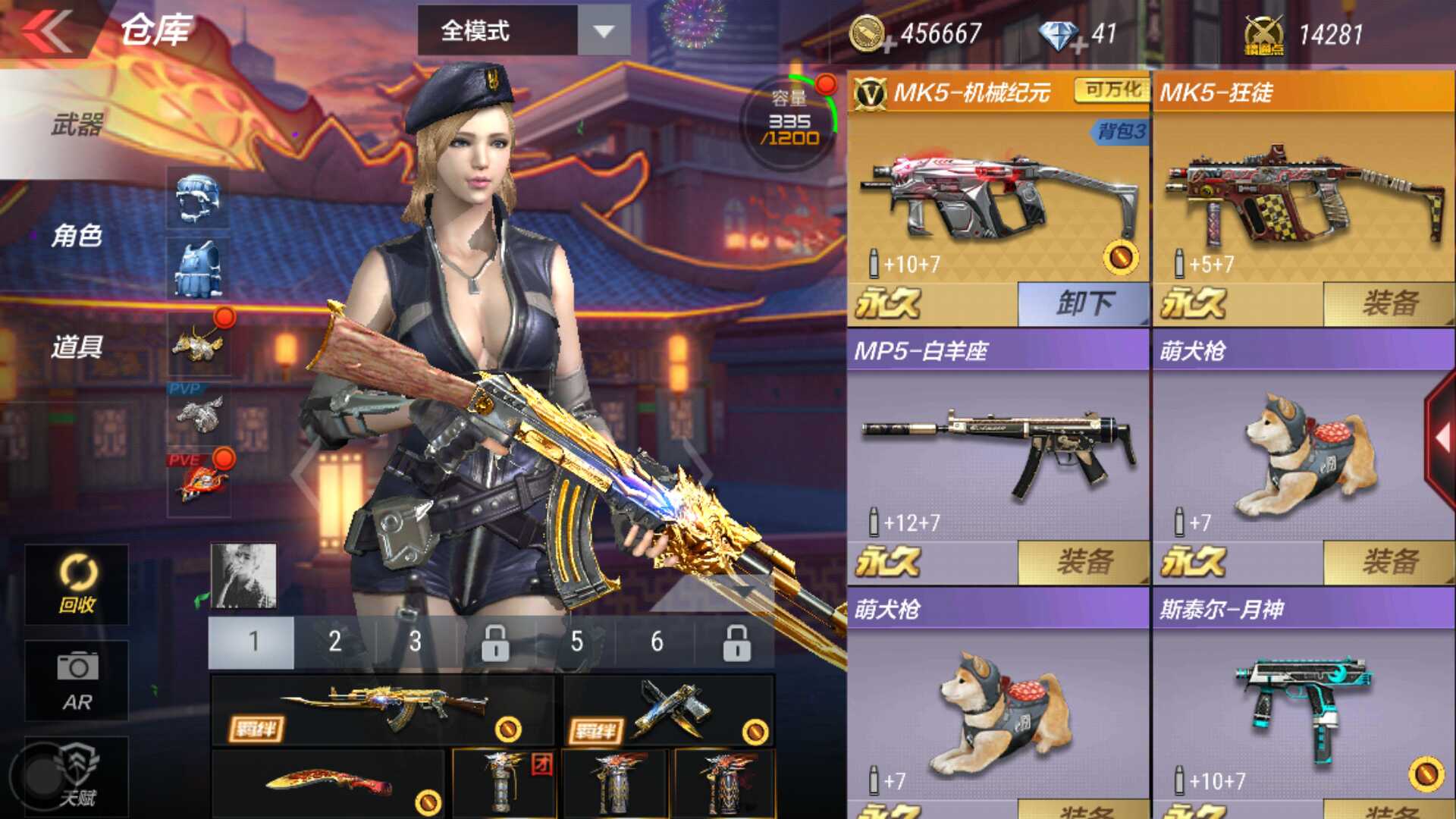Viewport: 1456px width, 819px height.
Task: Tap the 容量 335/1200 capacity gauge
Action: [x=789, y=121]
